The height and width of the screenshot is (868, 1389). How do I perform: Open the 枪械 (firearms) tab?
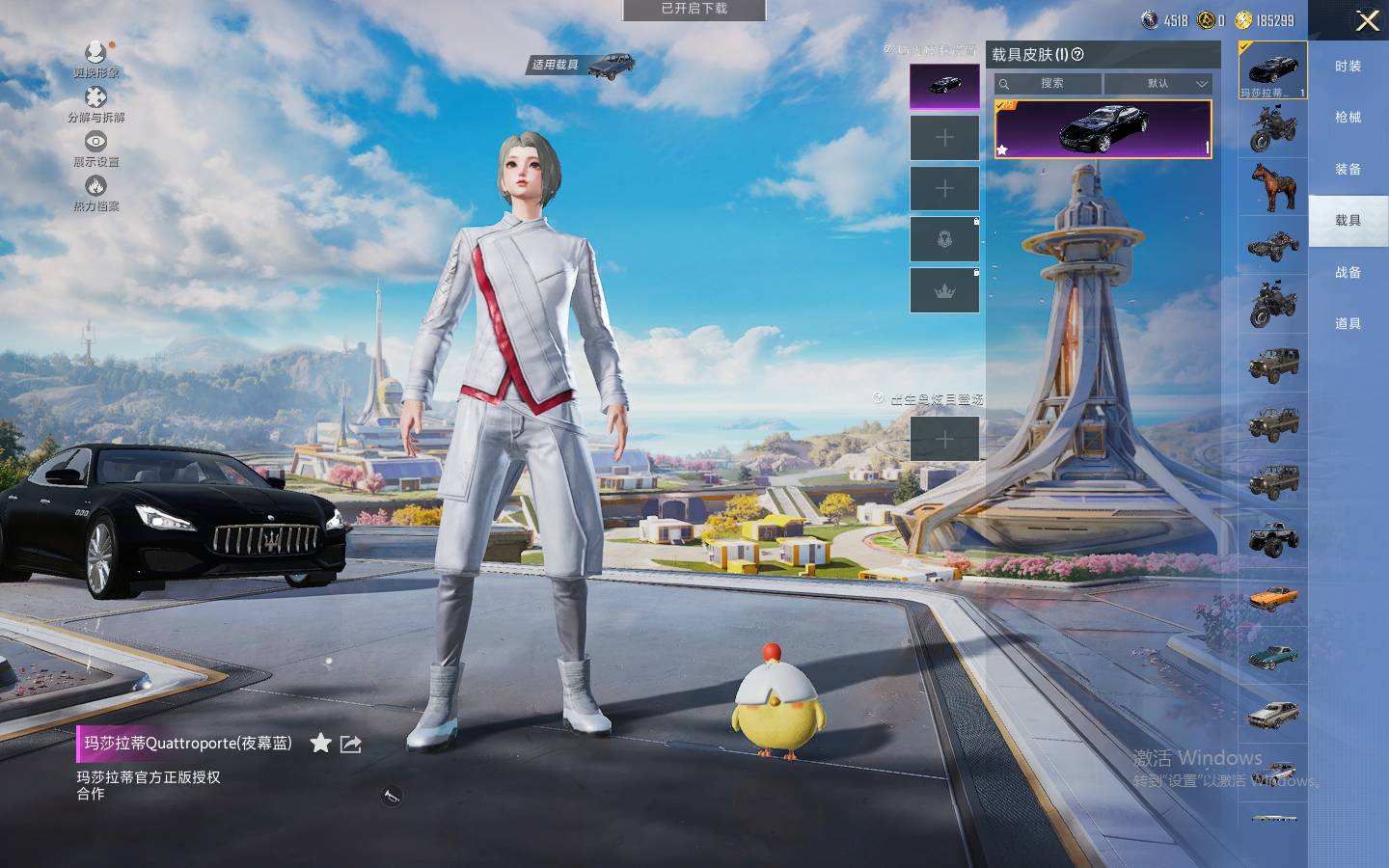tap(1348, 118)
